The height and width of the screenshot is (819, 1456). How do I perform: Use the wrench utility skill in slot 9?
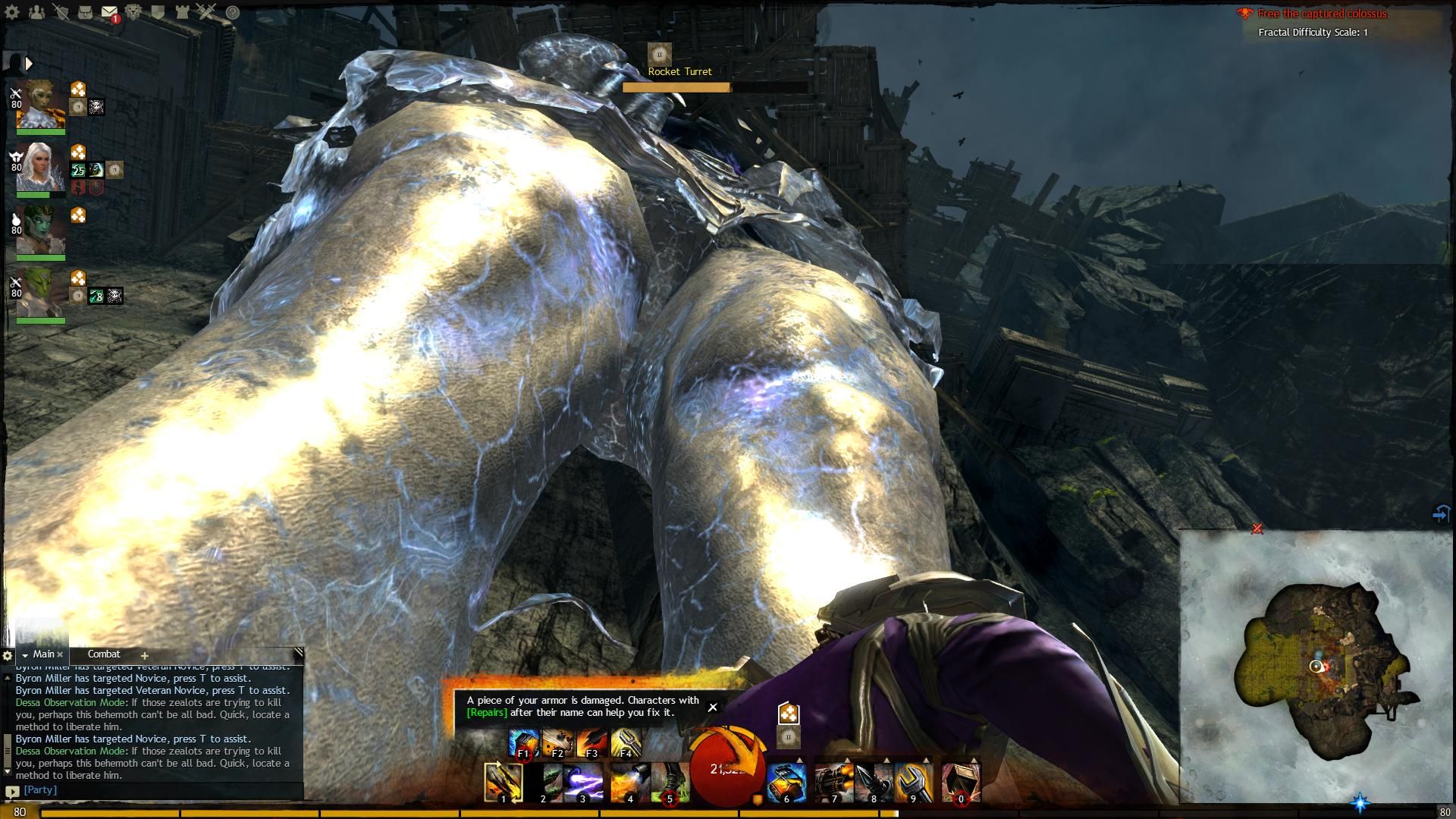point(913,783)
